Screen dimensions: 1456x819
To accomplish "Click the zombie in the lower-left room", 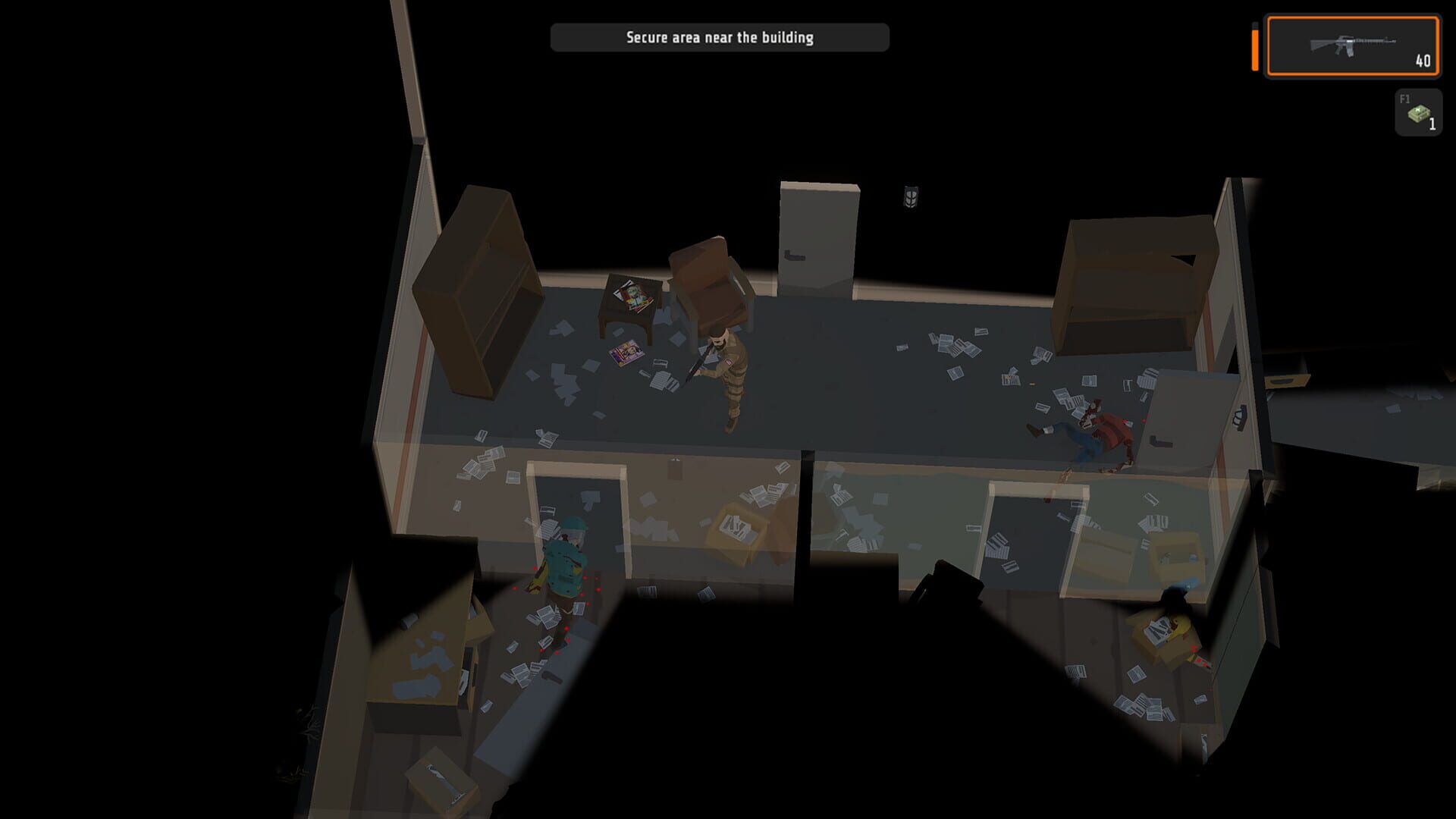I will pyautogui.click(x=565, y=565).
